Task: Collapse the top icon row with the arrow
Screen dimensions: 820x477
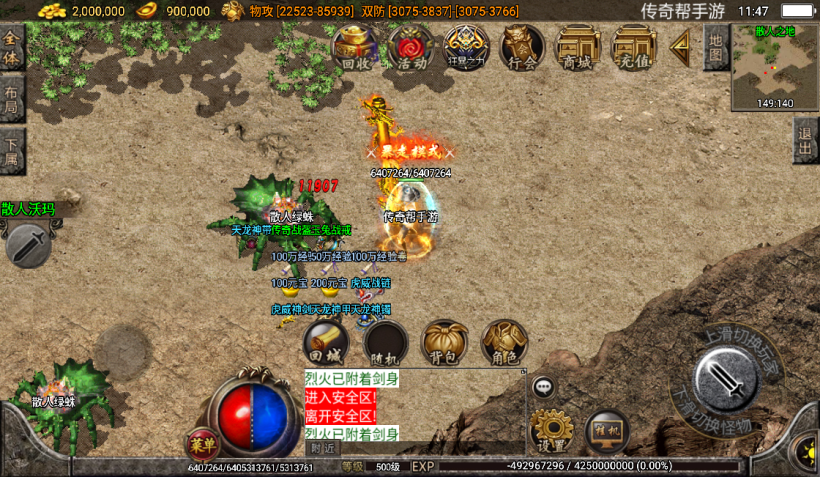Action: click(x=680, y=45)
